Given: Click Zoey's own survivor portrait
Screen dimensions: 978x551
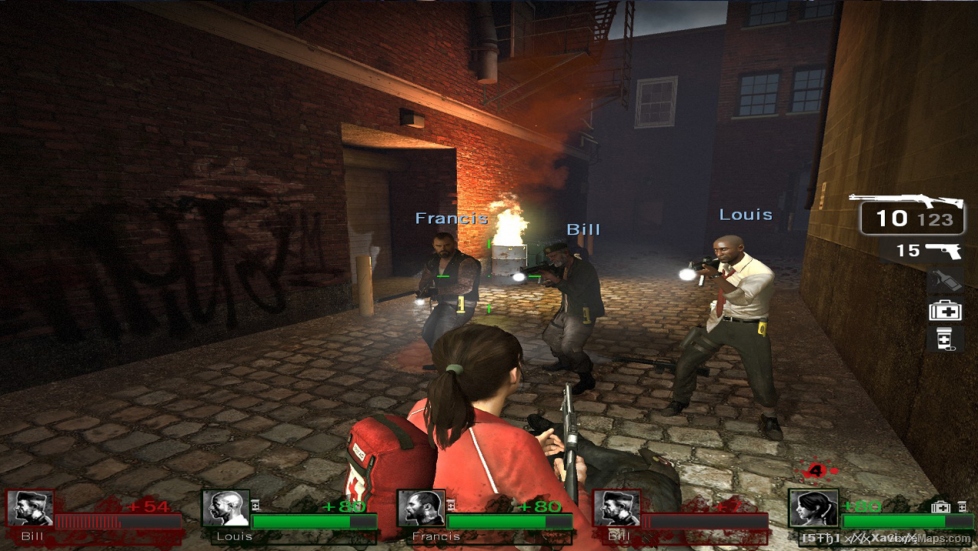Looking at the screenshot, I should click(x=812, y=508).
